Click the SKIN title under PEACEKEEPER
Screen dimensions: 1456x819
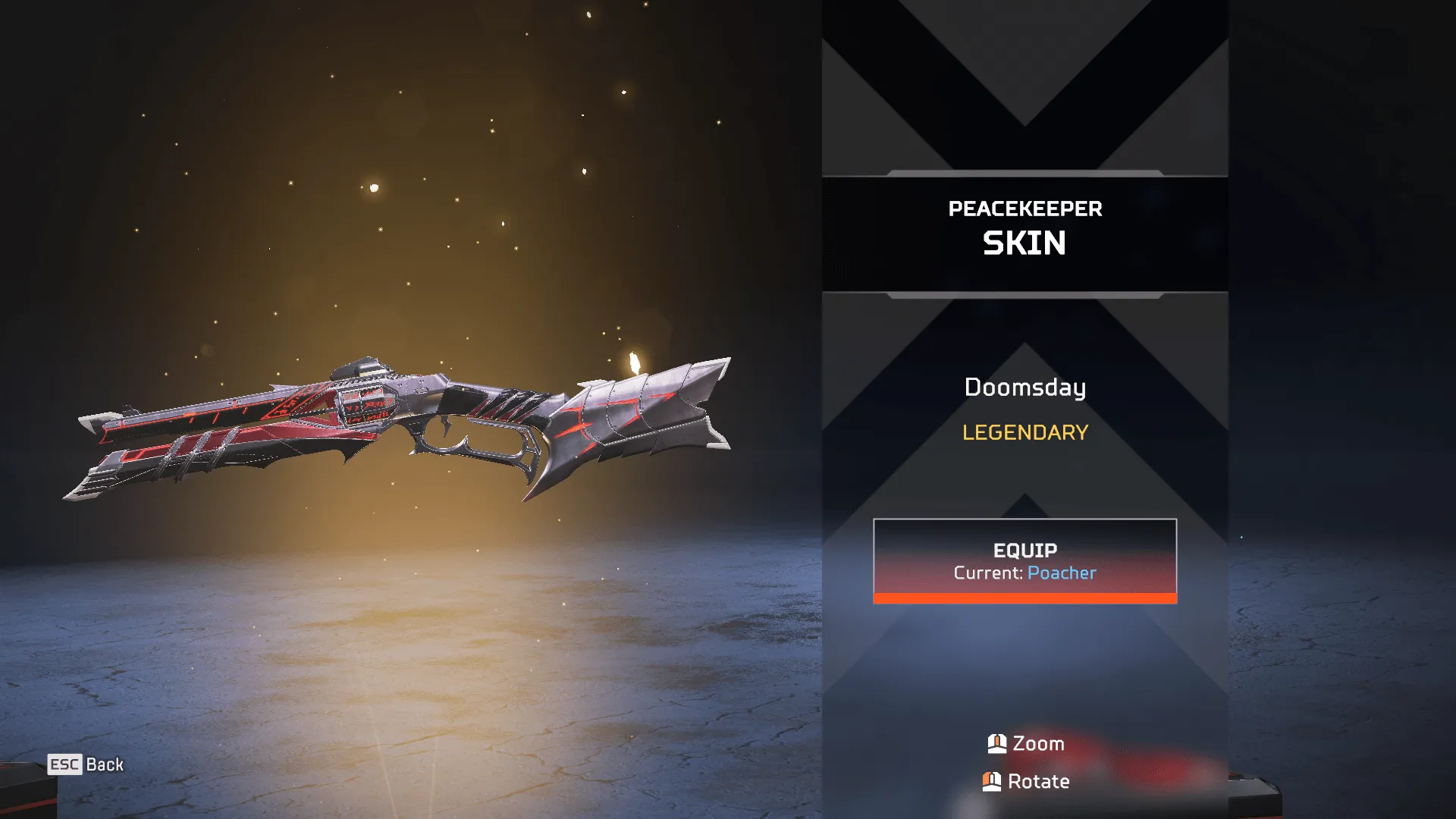click(1025, 243)
